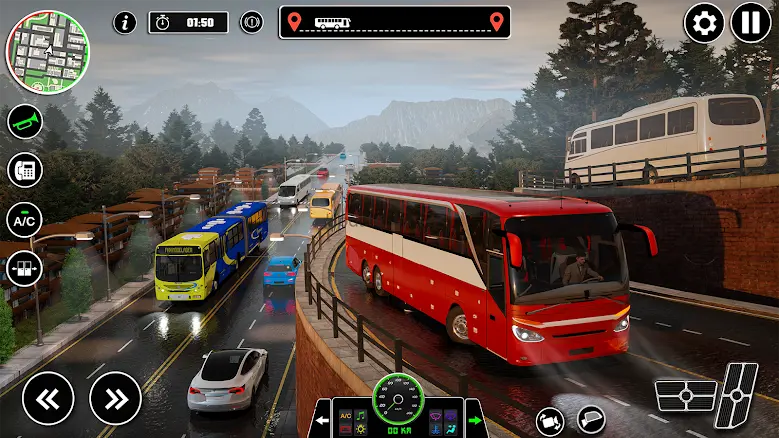Activate the left turn indicator arrow
Viewport: 779px width, 438px height.
tap(323, 420)
